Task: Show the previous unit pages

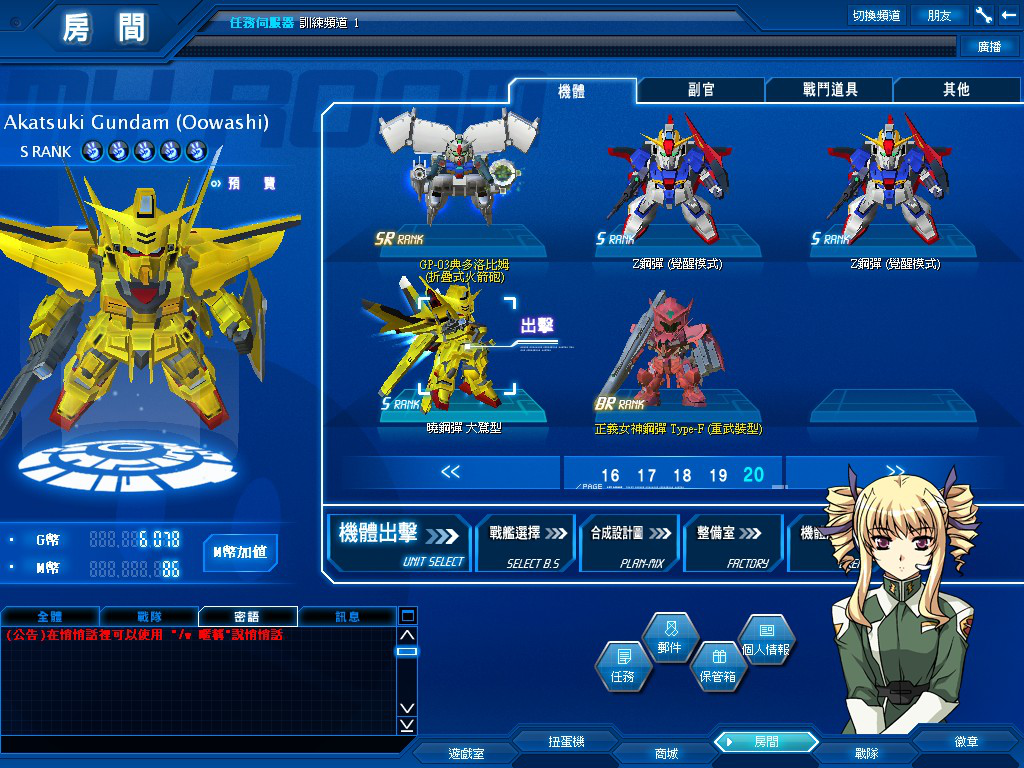Action: 450,472
